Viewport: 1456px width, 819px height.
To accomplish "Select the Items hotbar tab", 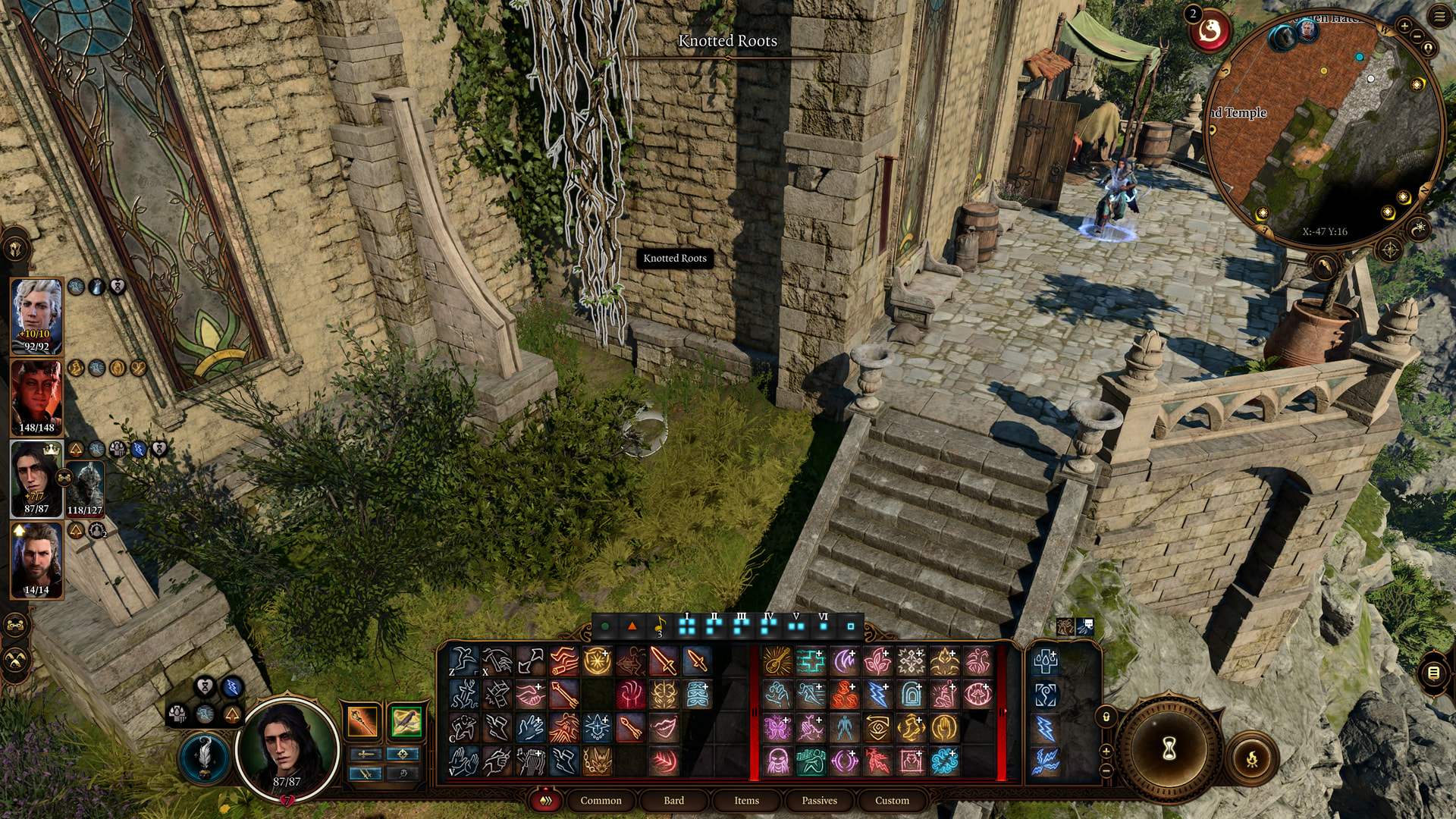I will [746, 800].
